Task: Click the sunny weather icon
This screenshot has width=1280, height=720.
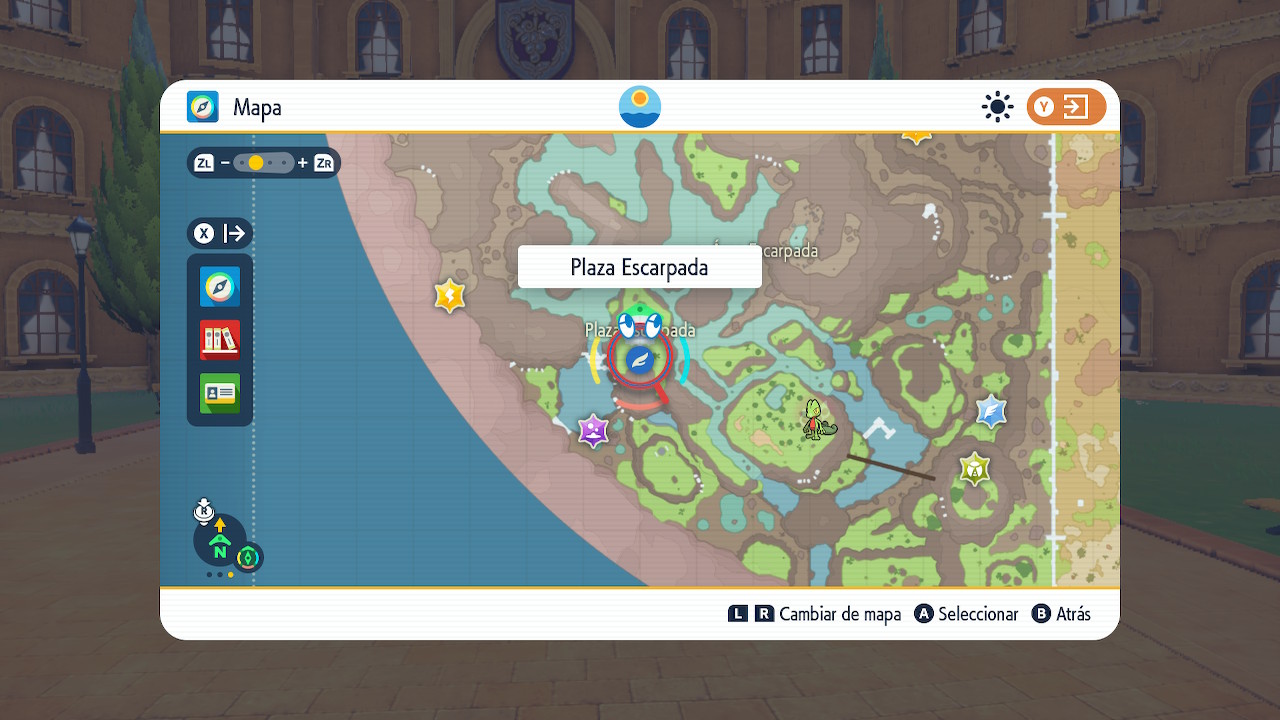Action: coord(997,107)
